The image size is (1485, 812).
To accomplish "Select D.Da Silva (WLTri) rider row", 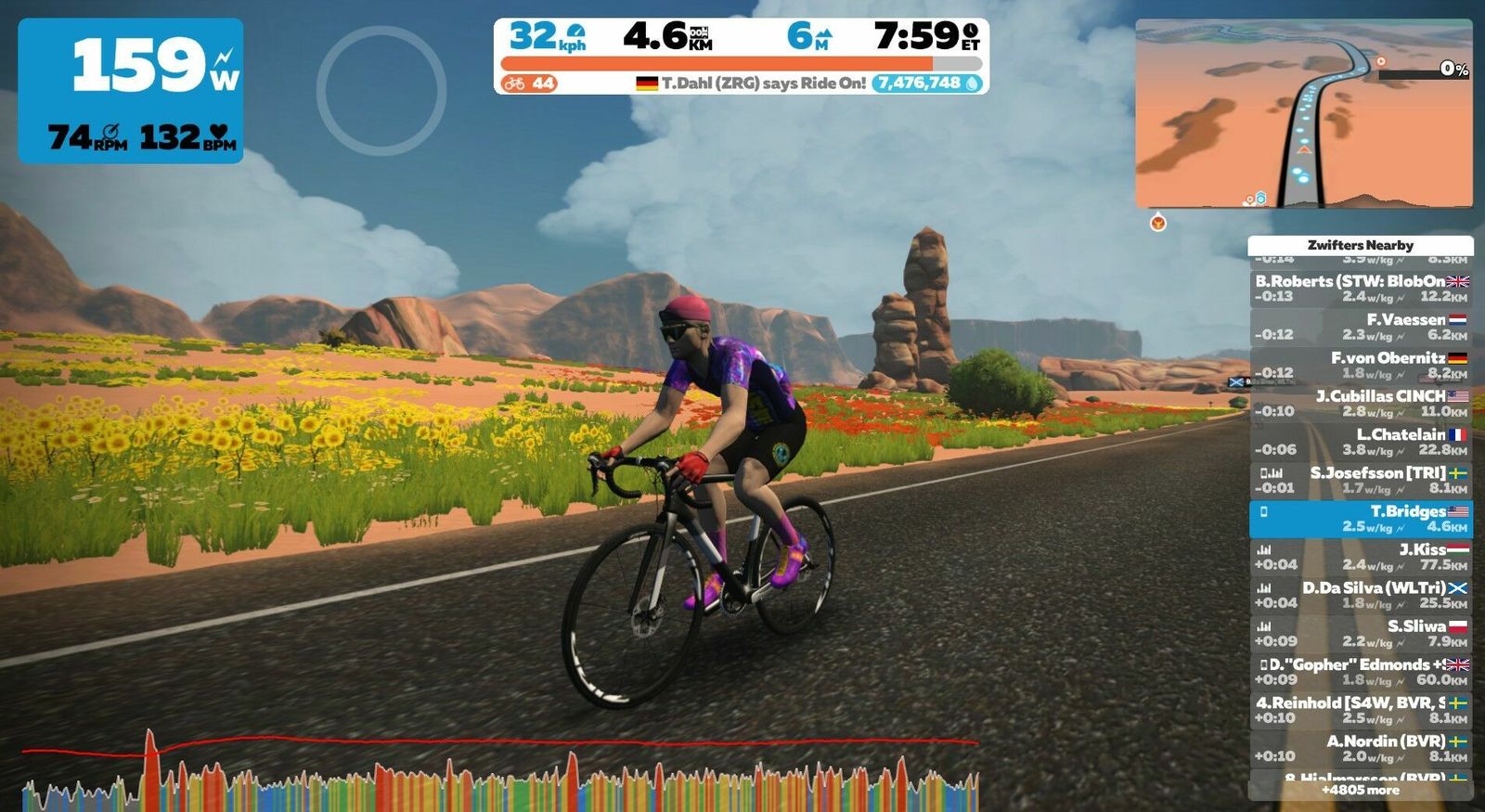I will [x=1360, y=595].
